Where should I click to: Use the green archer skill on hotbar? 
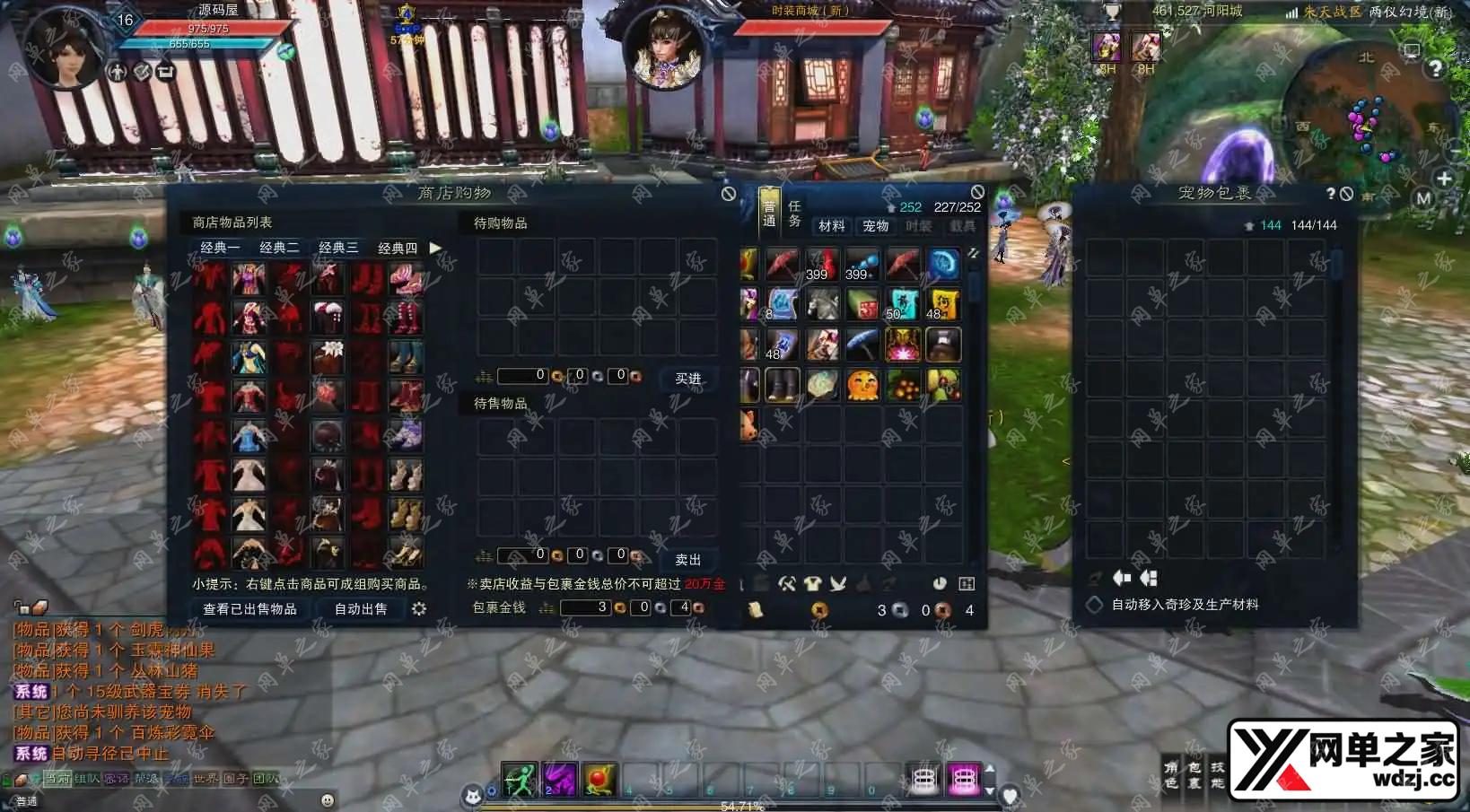(x=519, y=779)
